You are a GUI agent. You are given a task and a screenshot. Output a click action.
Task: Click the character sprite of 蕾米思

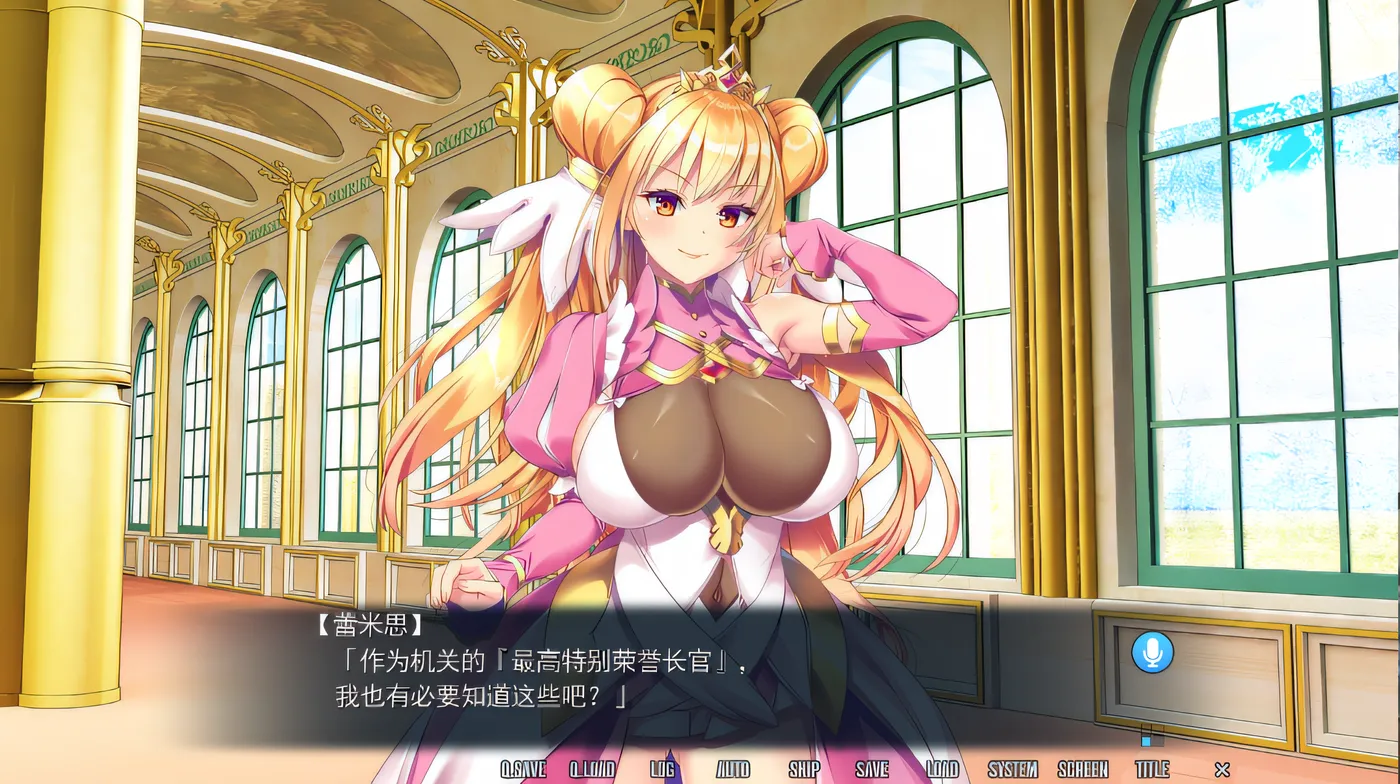click(x=700, y=350)
